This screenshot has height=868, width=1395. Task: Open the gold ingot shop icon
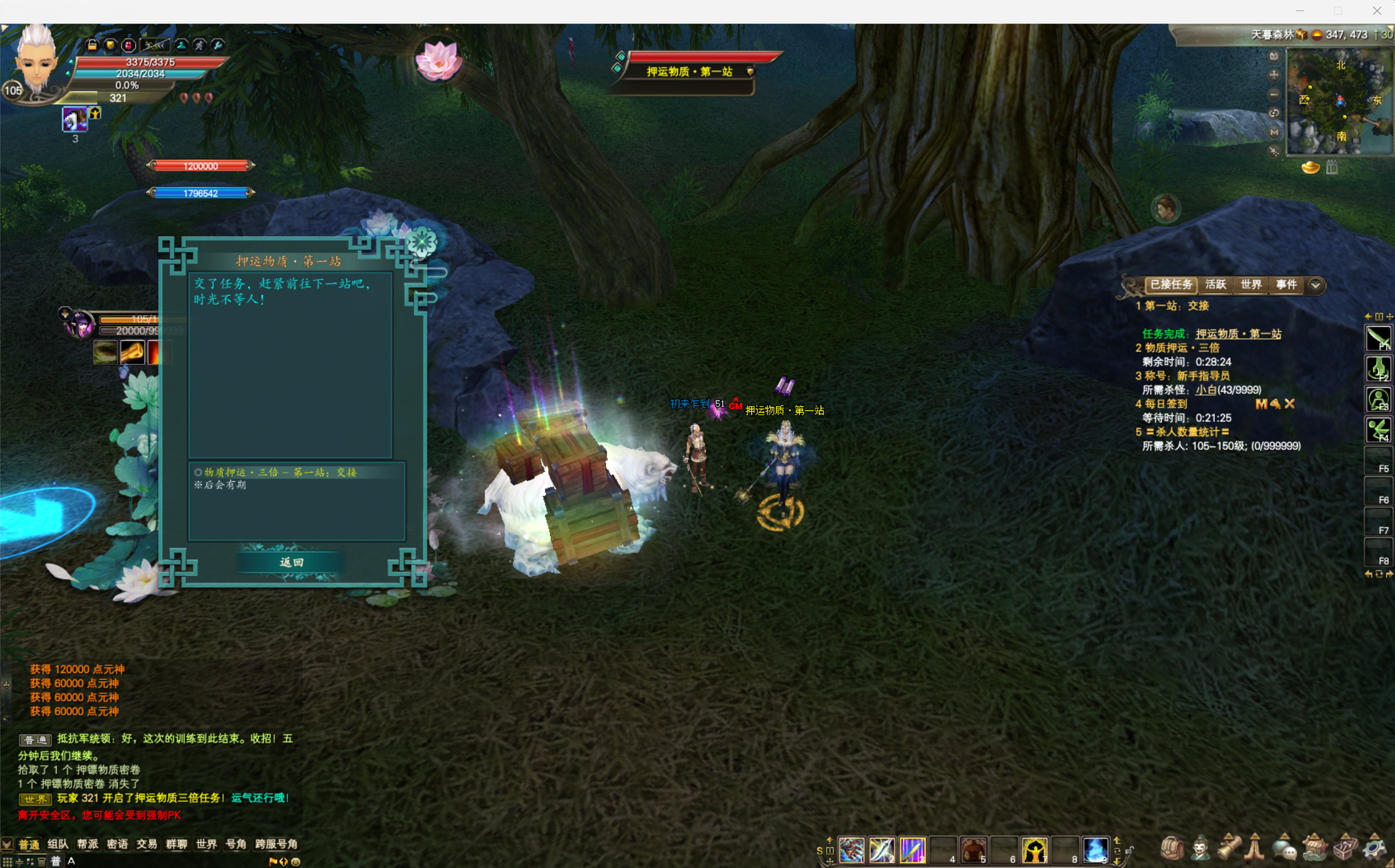point(1310,168)
